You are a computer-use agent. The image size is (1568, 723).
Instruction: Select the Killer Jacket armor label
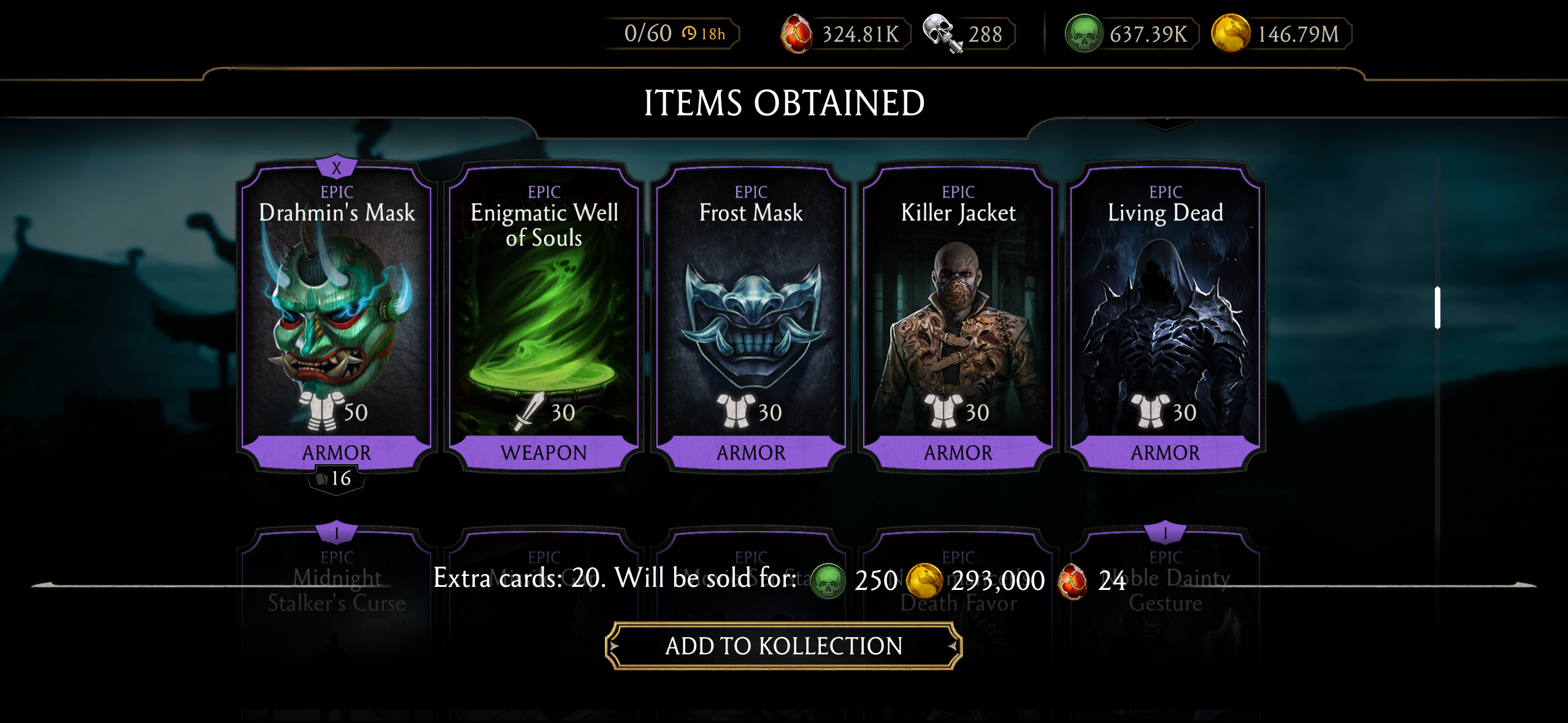pyautogui.click(x=959, y=452)
